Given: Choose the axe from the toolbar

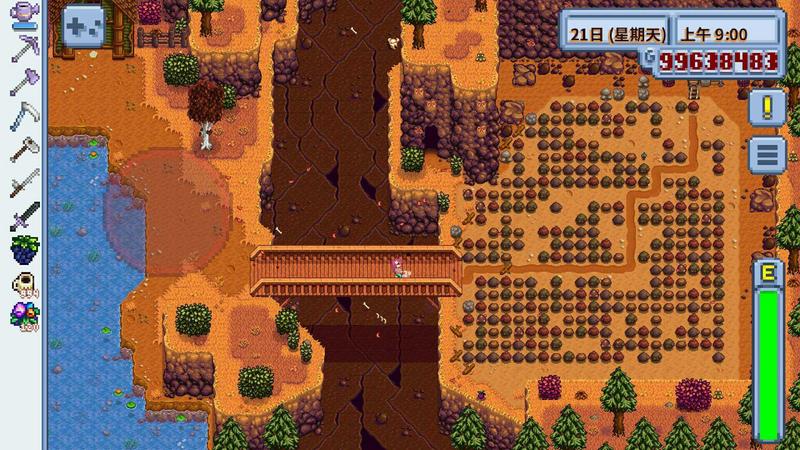Looking at the screenshot, I should (x=22, y=83).
